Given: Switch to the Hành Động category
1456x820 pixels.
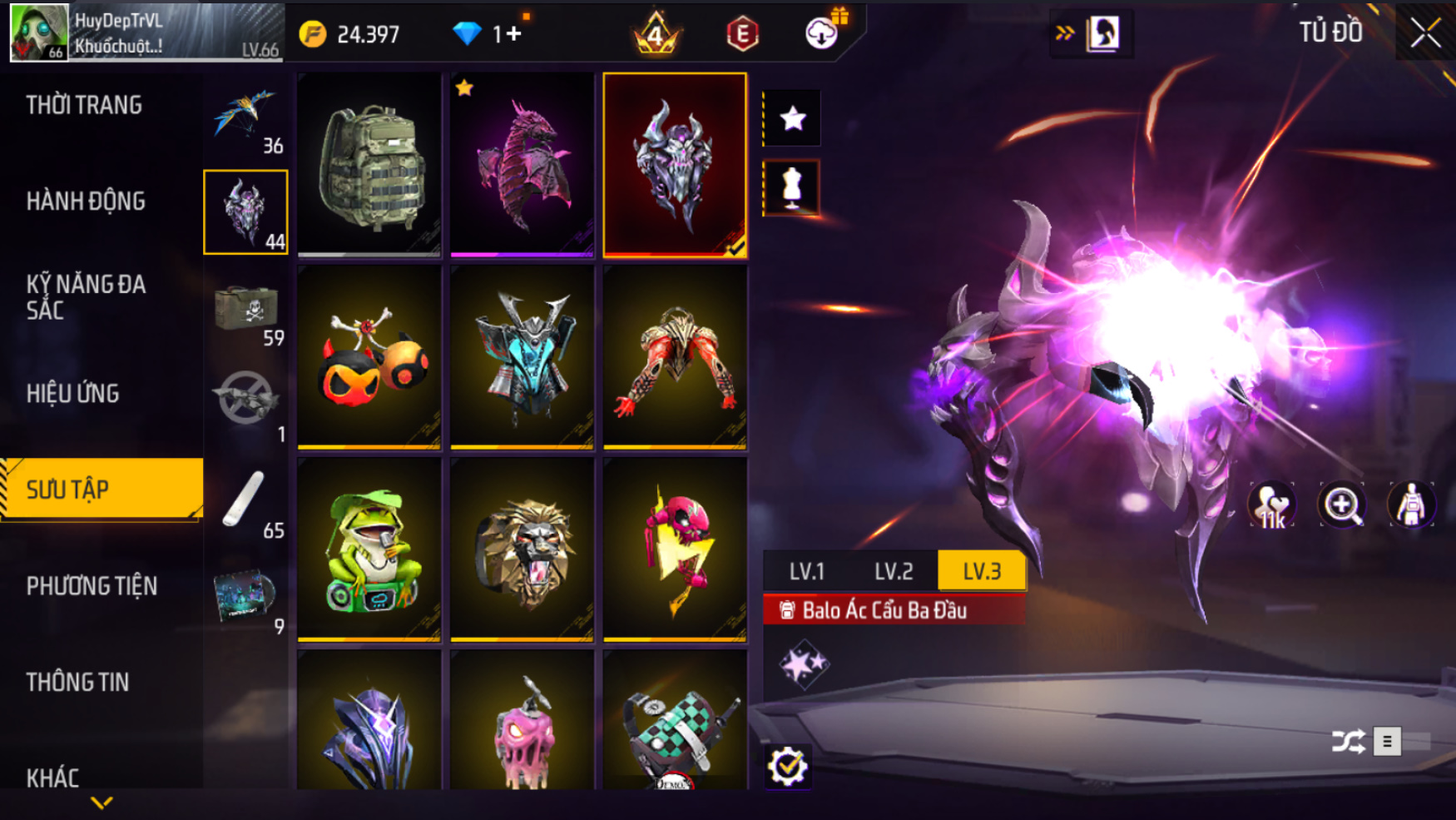Looking at the screenshot, I should pos(86,201).
